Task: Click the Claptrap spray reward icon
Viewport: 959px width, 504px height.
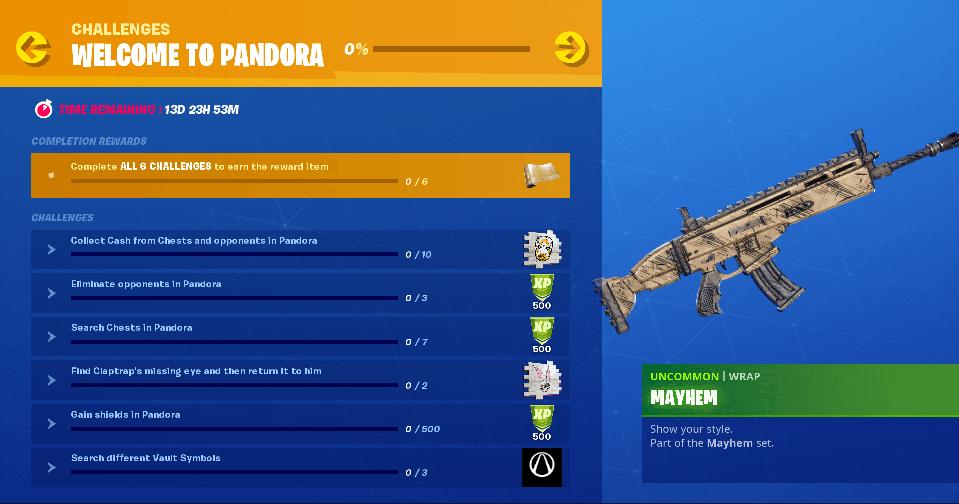Action: 542,379
